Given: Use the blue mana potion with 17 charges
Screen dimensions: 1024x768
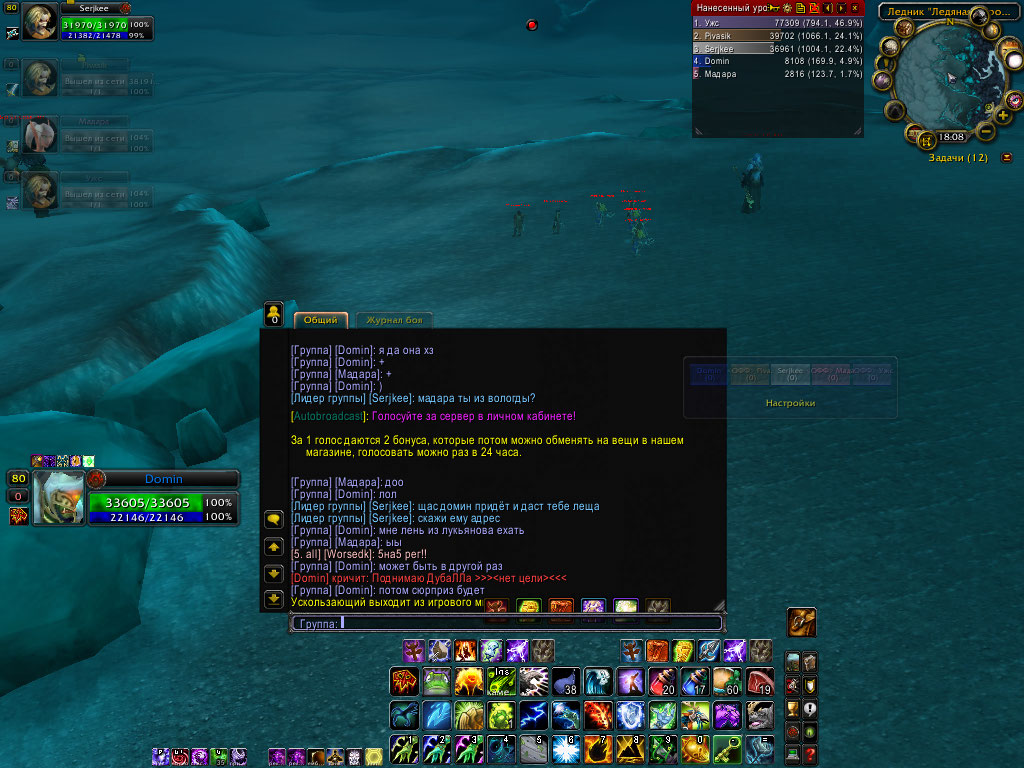Looking at the screenshot, I should coord(696,682).
